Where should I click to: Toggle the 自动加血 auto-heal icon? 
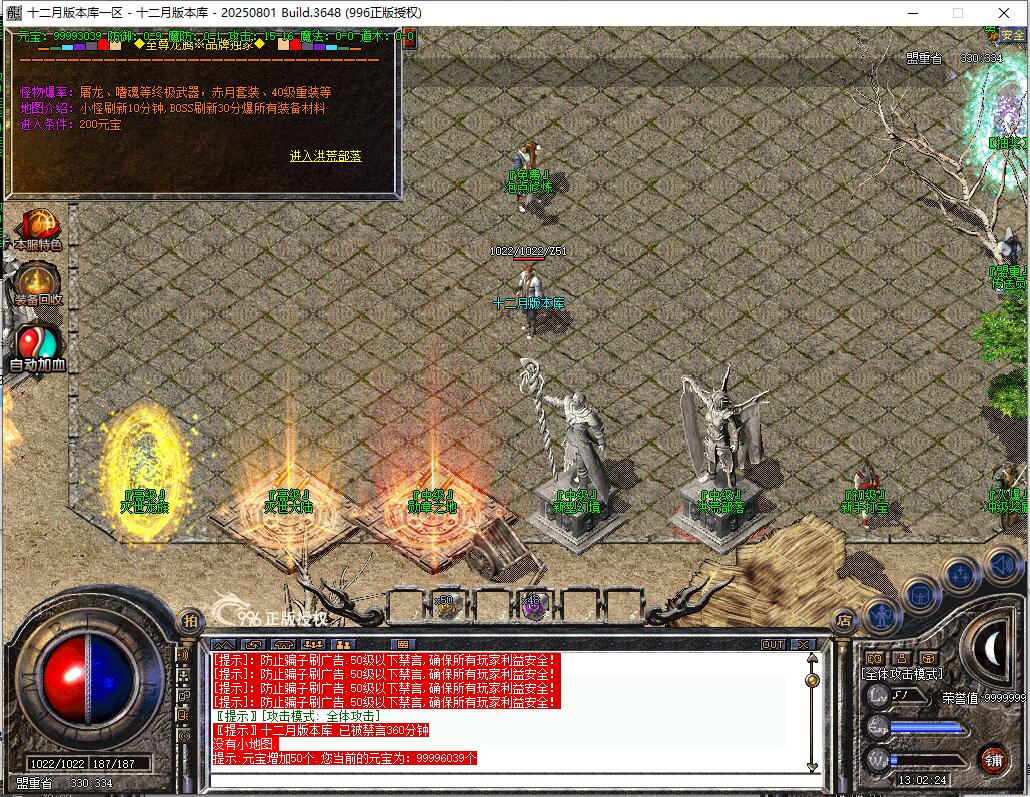(x=37, y=345)
